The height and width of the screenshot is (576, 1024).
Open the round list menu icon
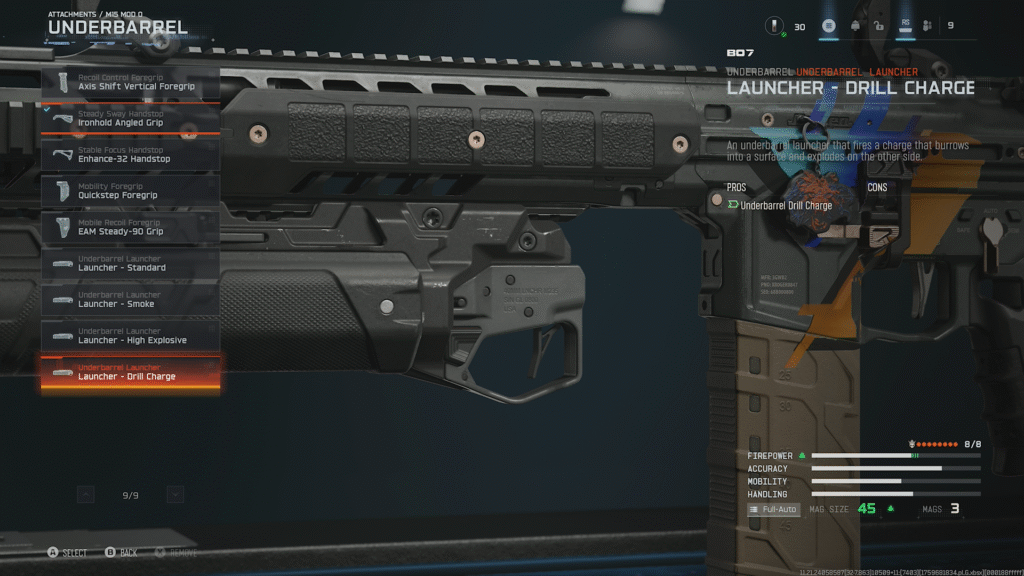coord(829,26)
